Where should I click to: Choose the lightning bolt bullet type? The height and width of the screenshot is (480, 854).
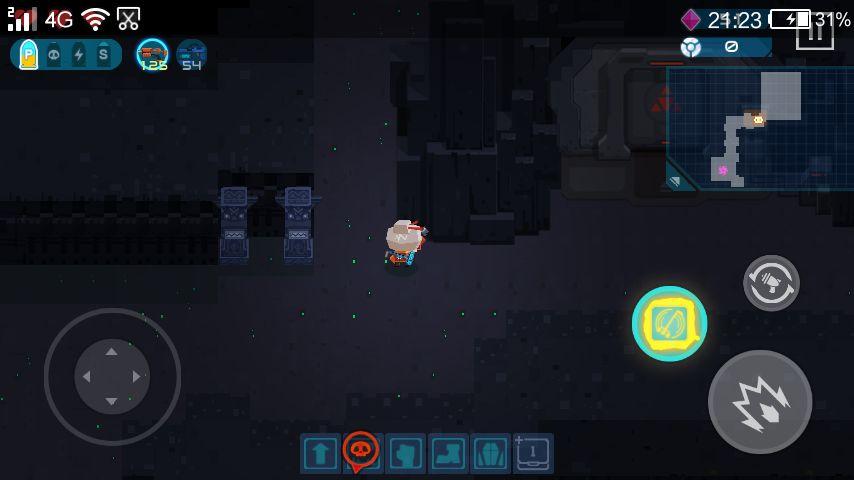point(79,55)
